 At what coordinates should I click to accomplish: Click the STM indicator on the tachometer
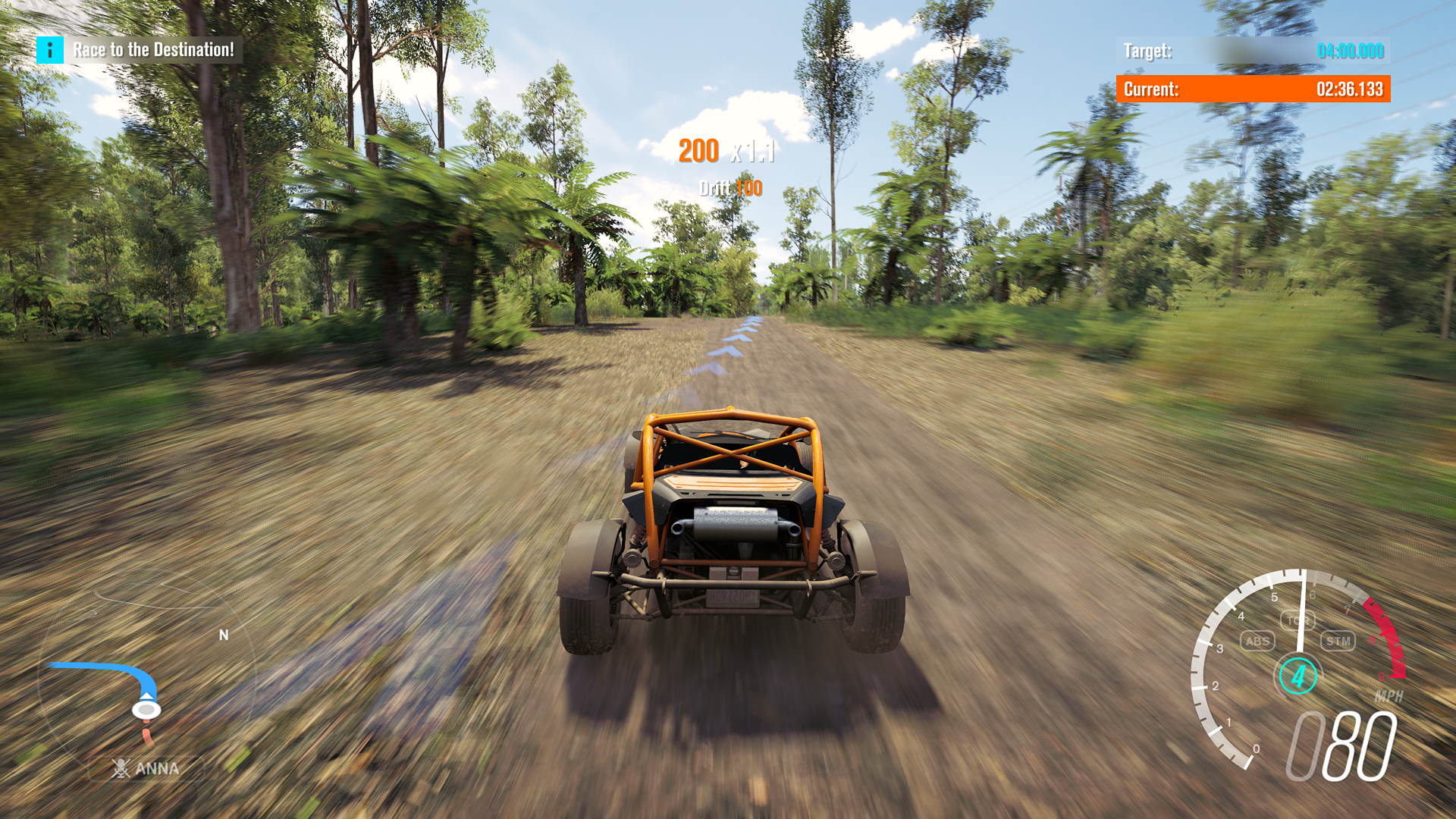tap(1339, 642)
